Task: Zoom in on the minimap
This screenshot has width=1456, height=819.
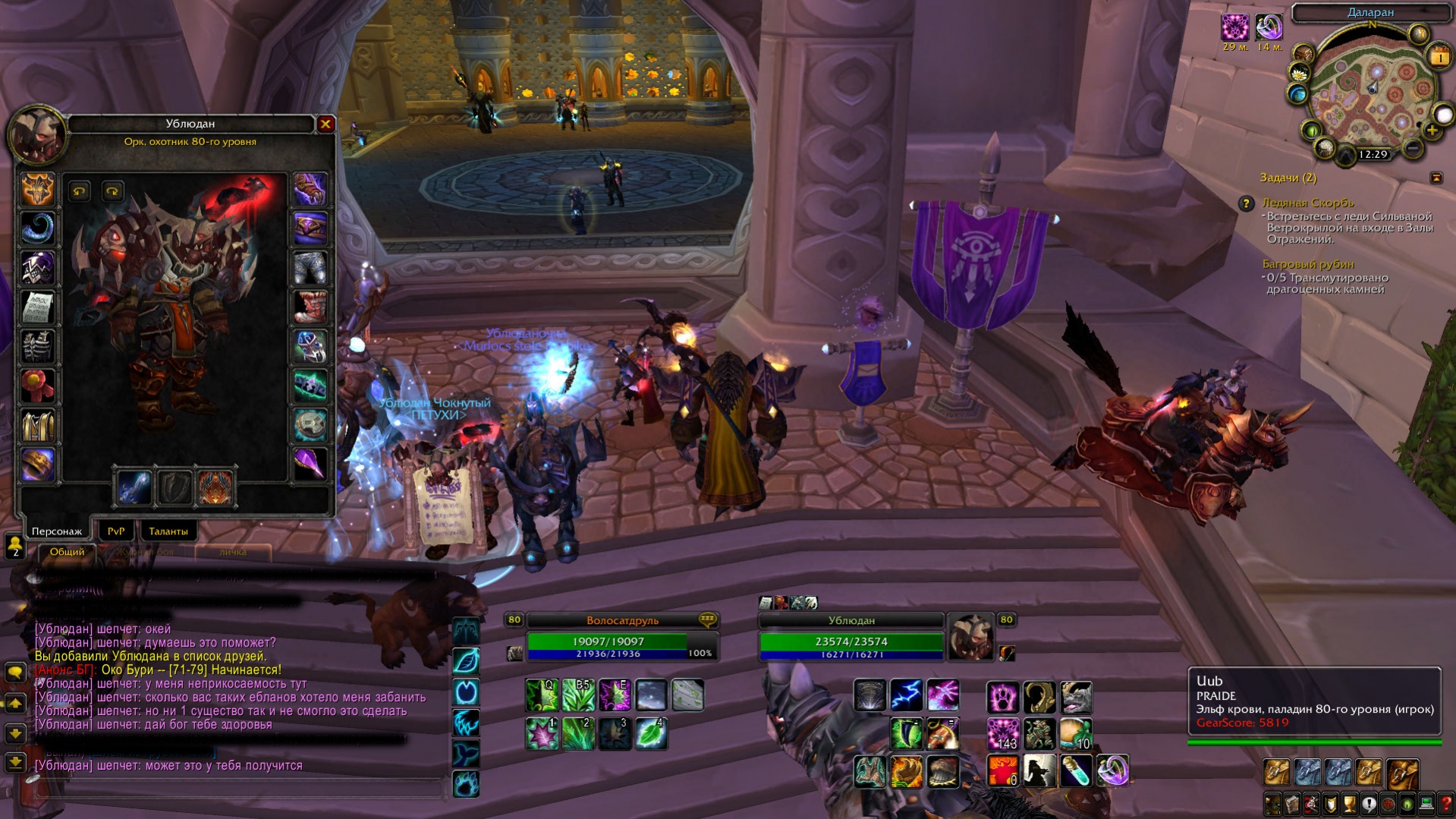Action: [1432, 131]
